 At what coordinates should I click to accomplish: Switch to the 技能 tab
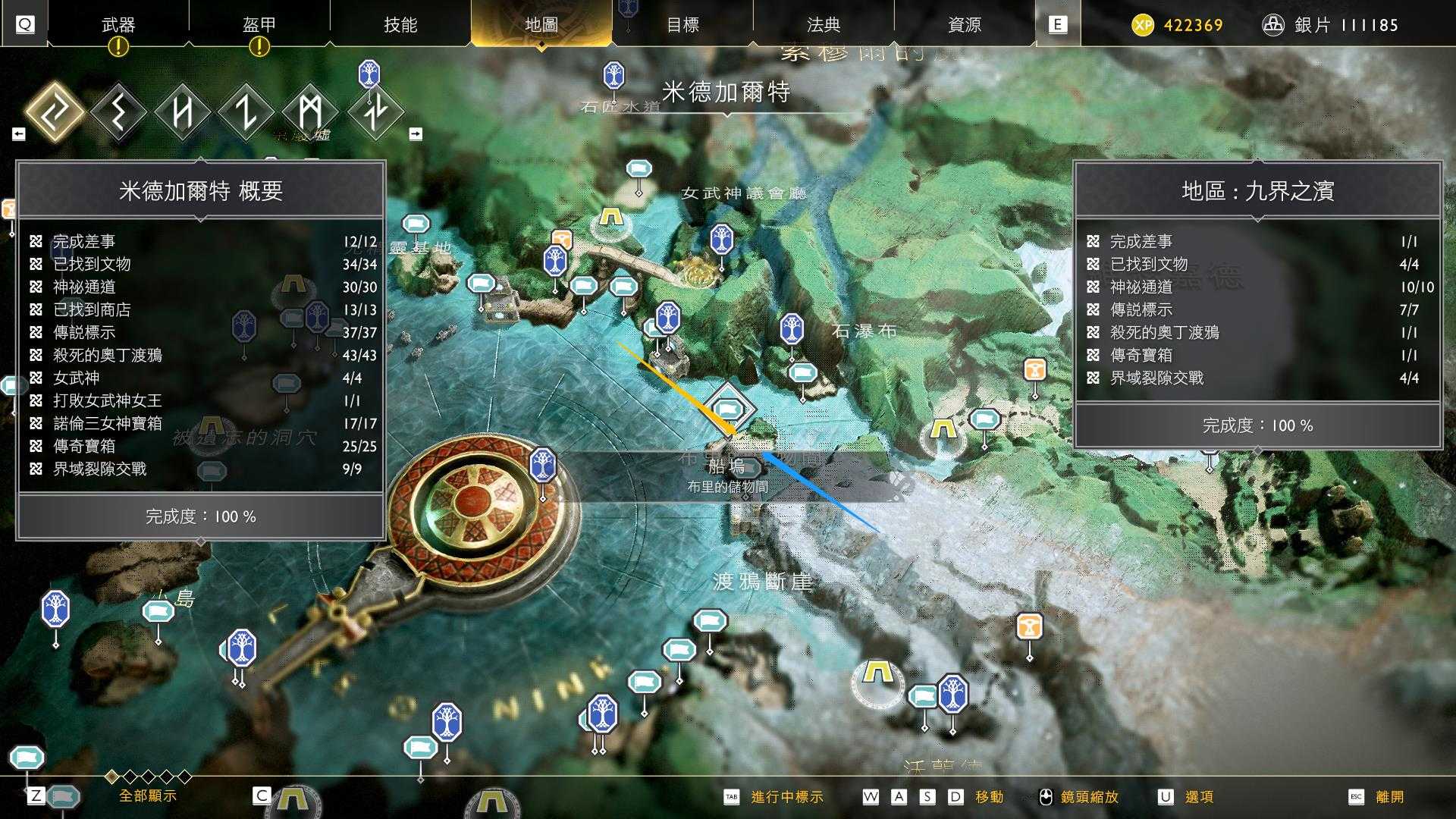tap(400, 25)
